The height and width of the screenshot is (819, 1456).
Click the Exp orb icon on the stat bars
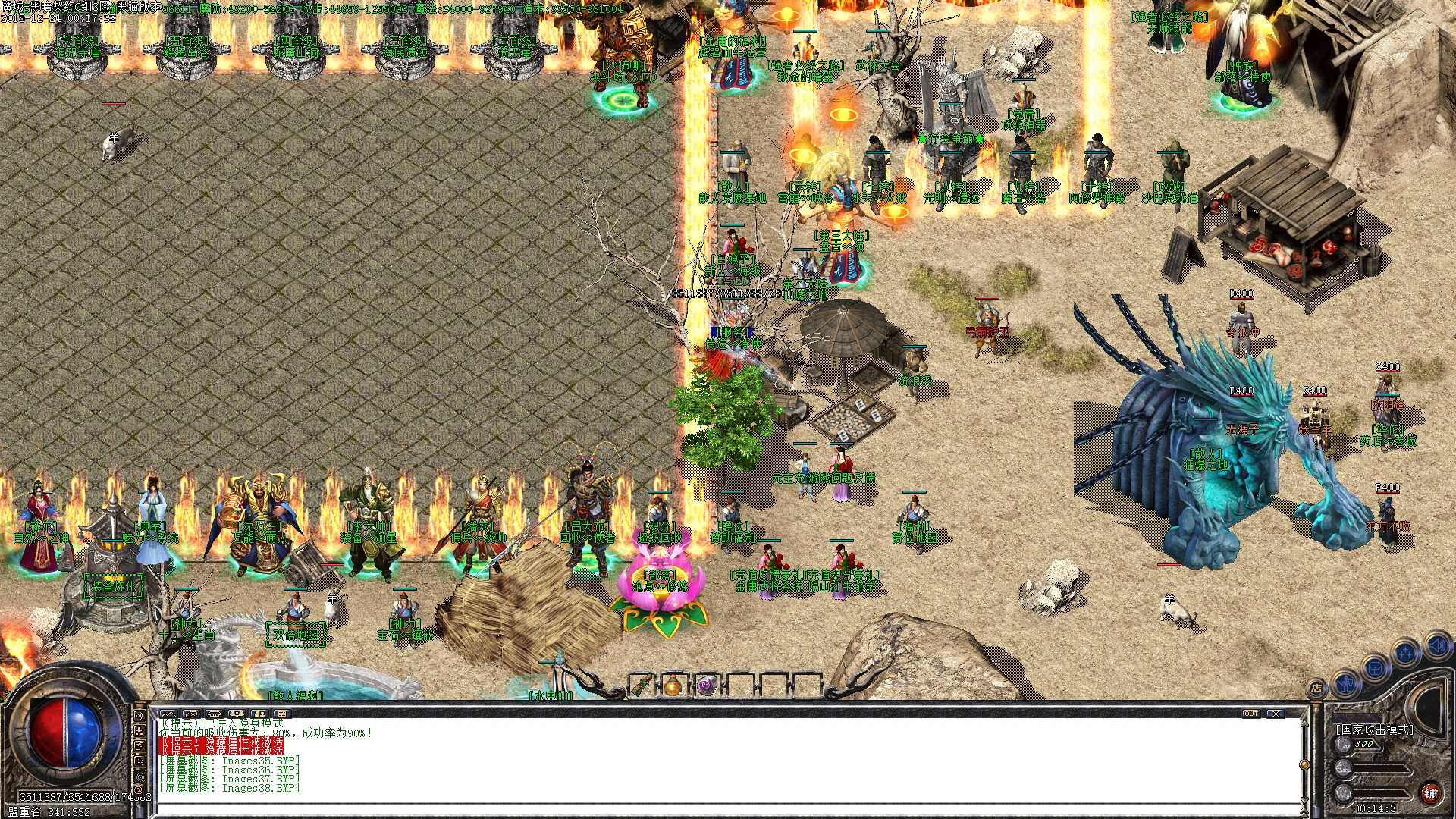(1342, 768)
